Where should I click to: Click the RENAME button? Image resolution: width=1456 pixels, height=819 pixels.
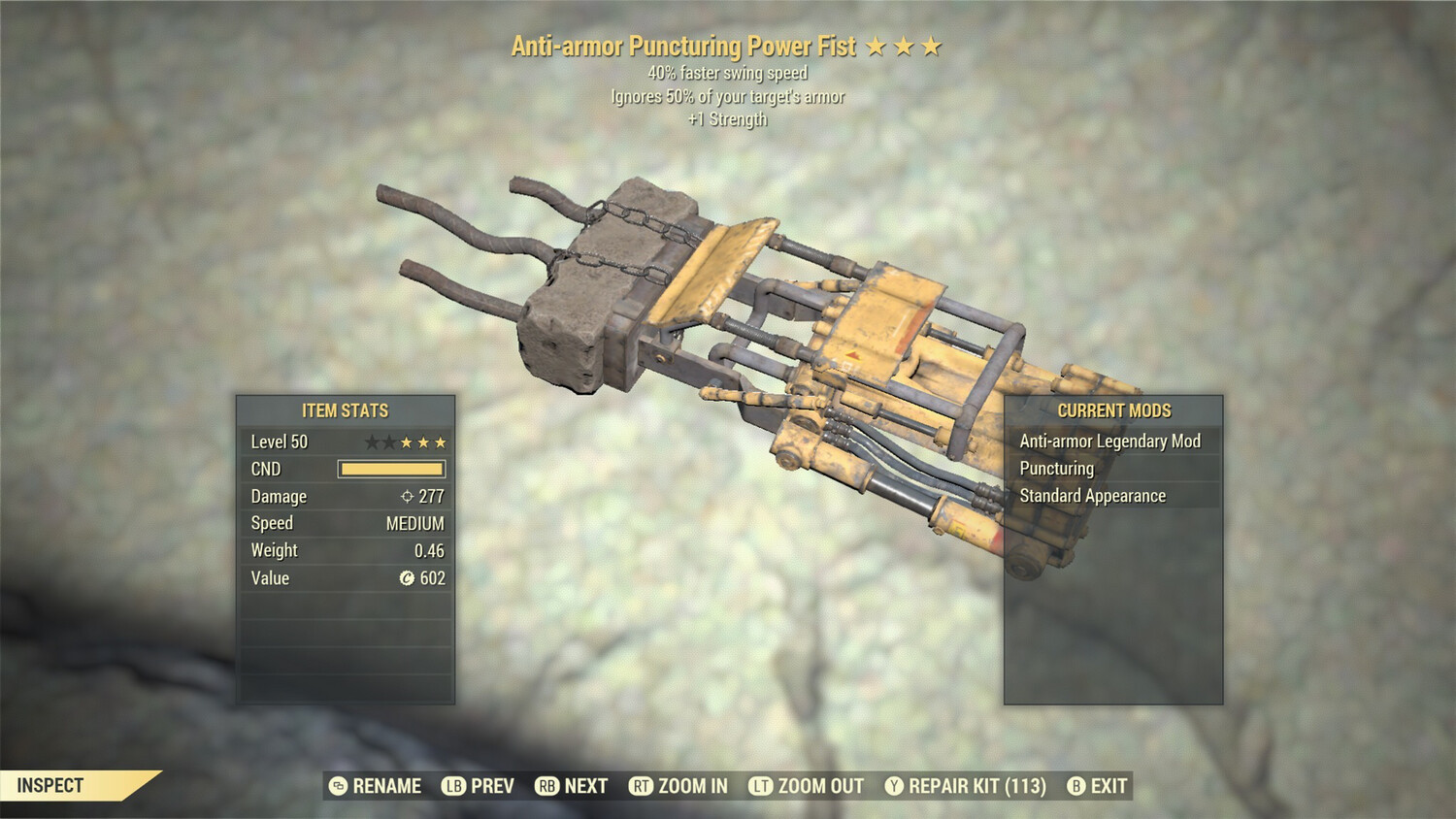pos(385,786)
